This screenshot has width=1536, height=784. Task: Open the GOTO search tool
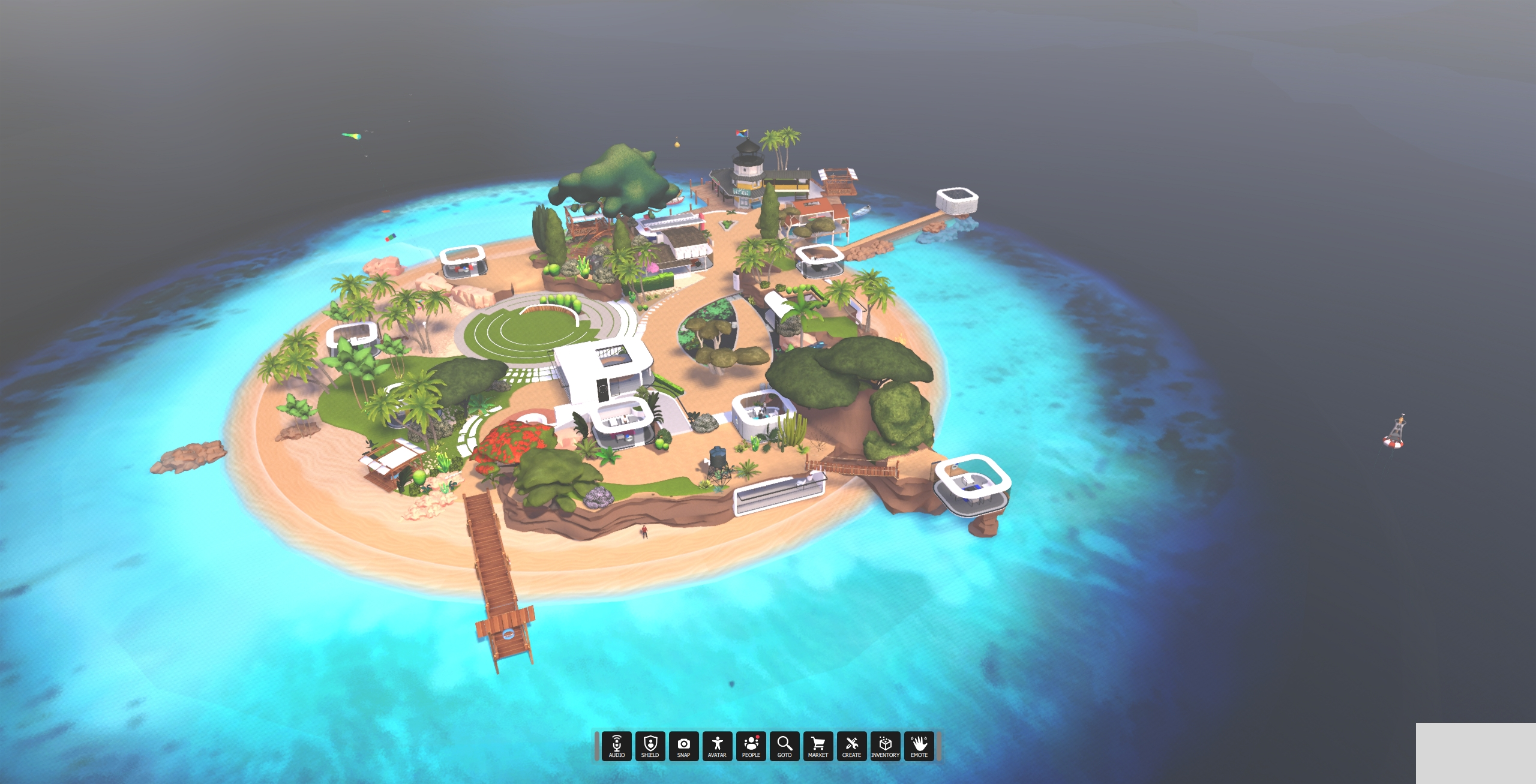click(785, 746)
